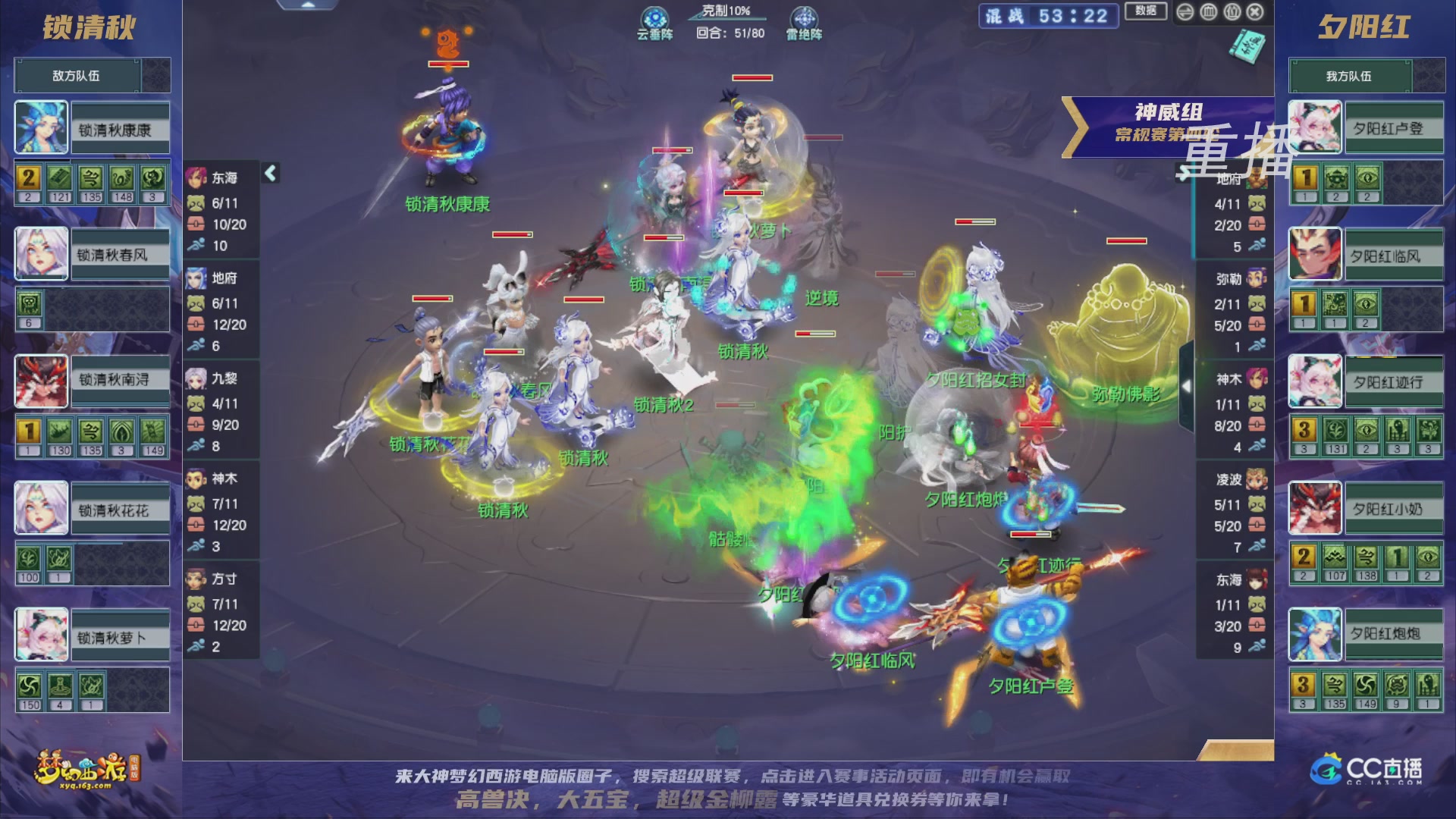
Task: Open the teal 神迹 book icon
Action: (x=1247, y=46)
